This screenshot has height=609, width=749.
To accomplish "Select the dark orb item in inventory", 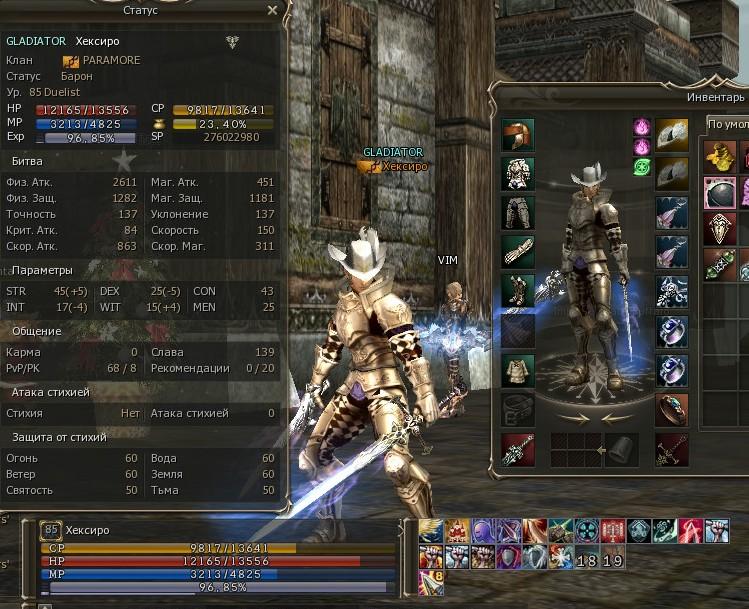I will [x=719, y=192].
